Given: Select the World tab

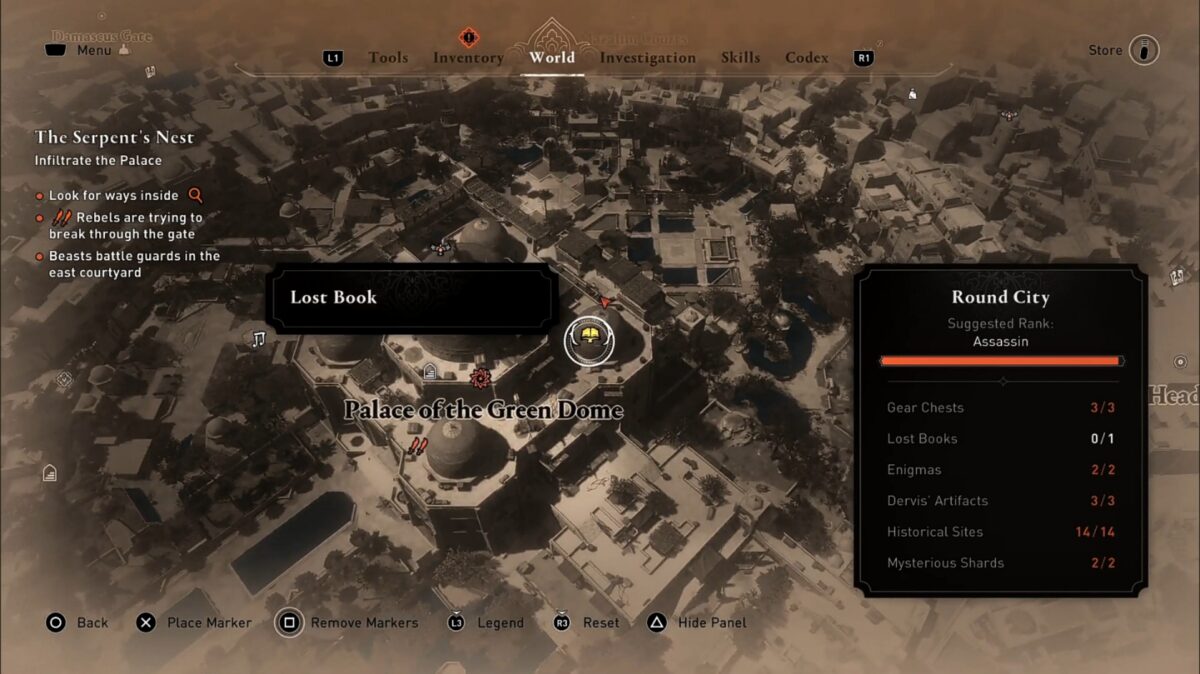Looking at the screenshot, I should (552, 58).
